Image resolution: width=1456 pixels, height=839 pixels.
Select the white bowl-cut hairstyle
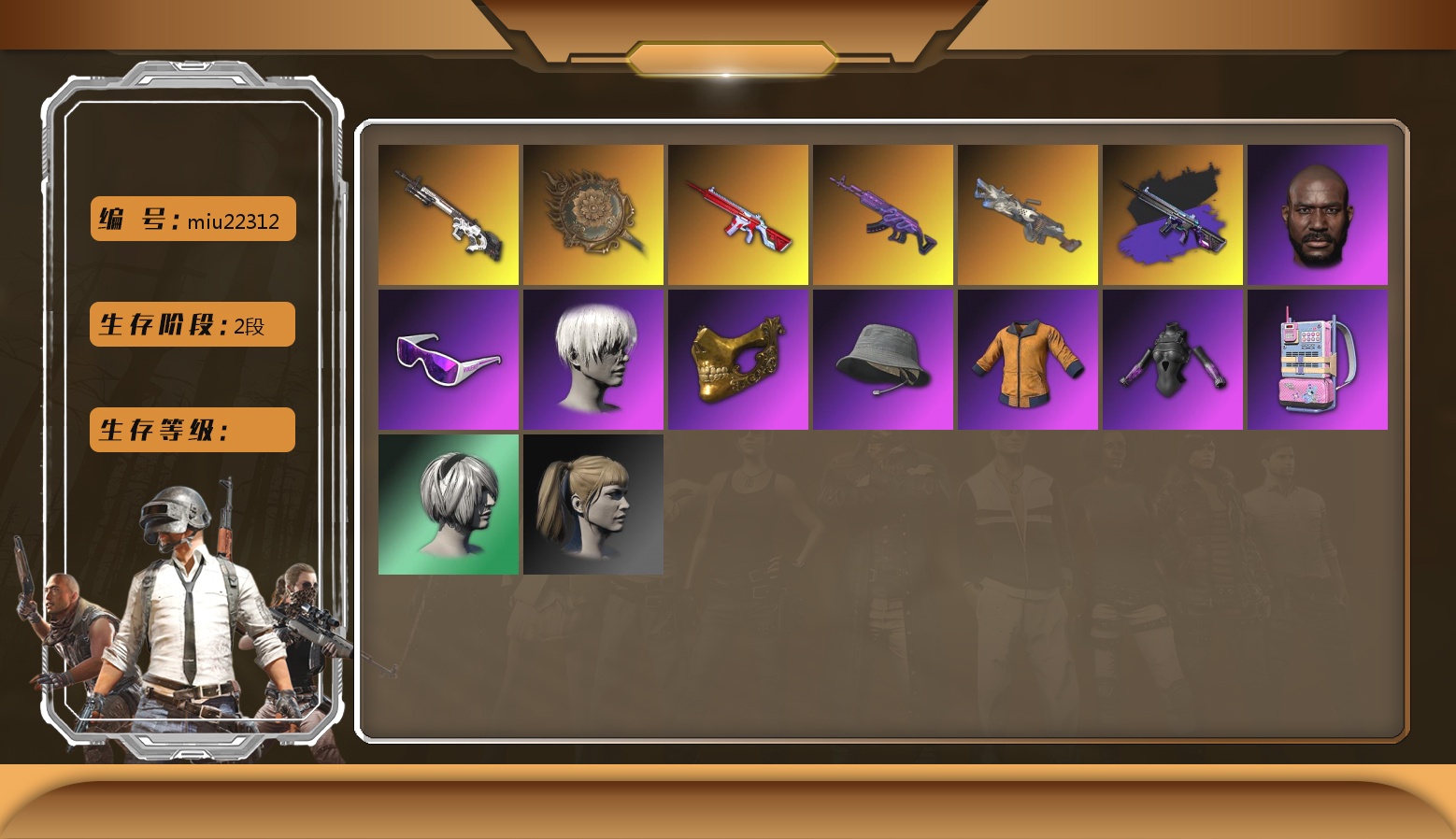[593, 360]
